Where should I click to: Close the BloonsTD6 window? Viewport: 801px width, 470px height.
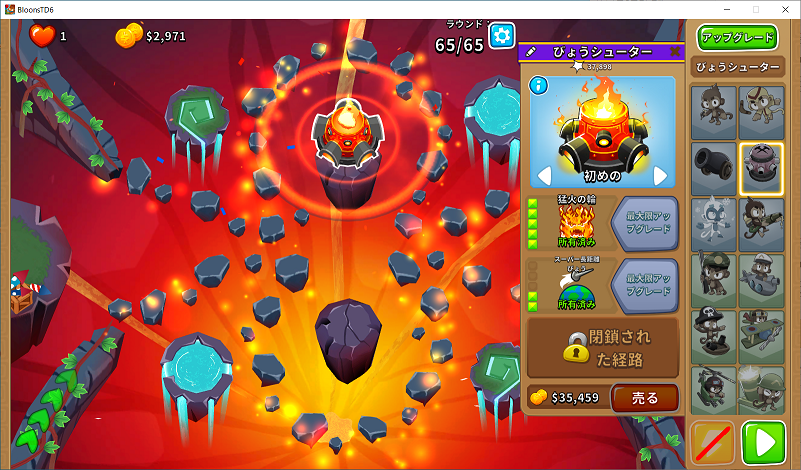(x=783, y=9)
